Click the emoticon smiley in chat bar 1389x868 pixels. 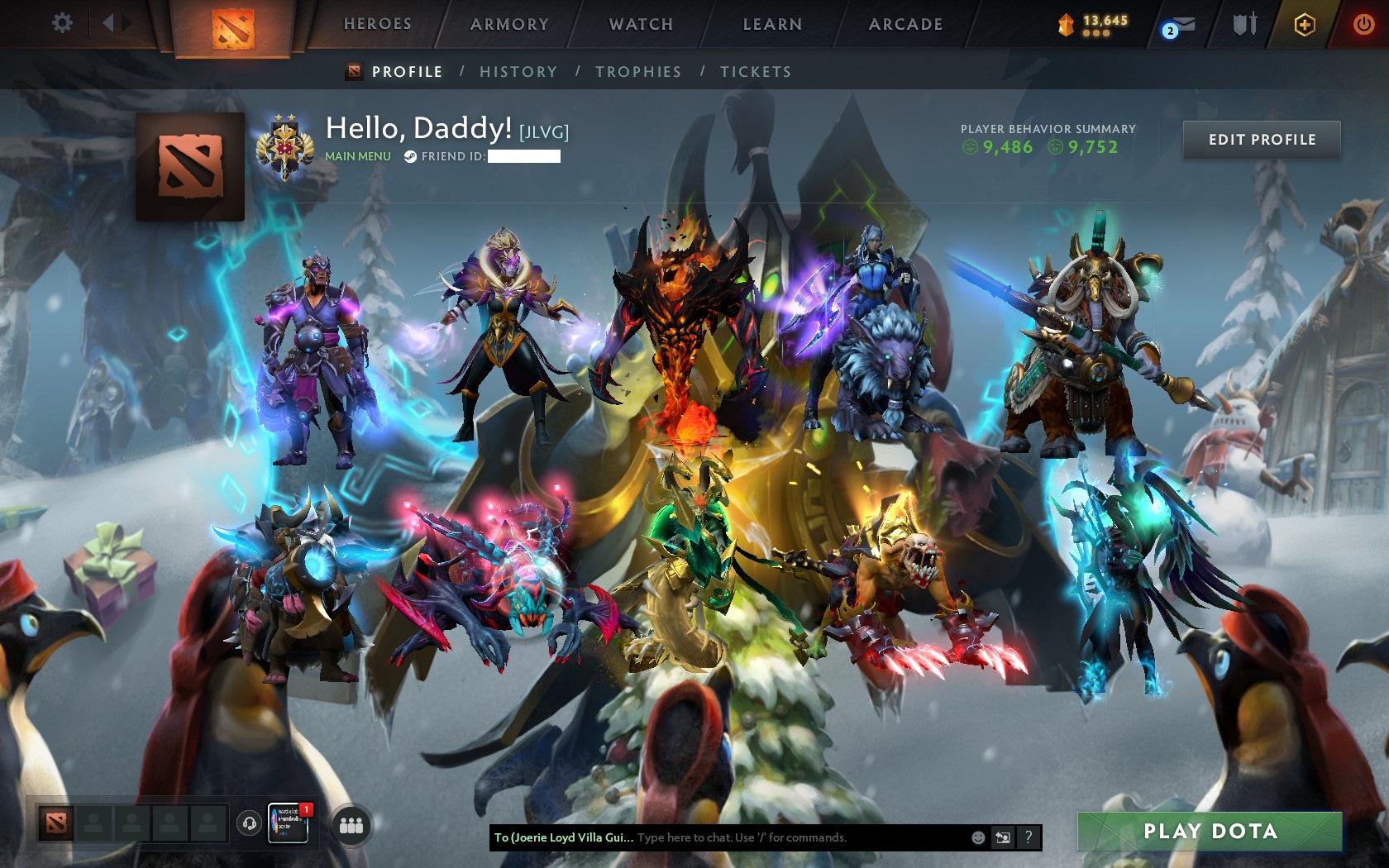(x=979, y=837)
